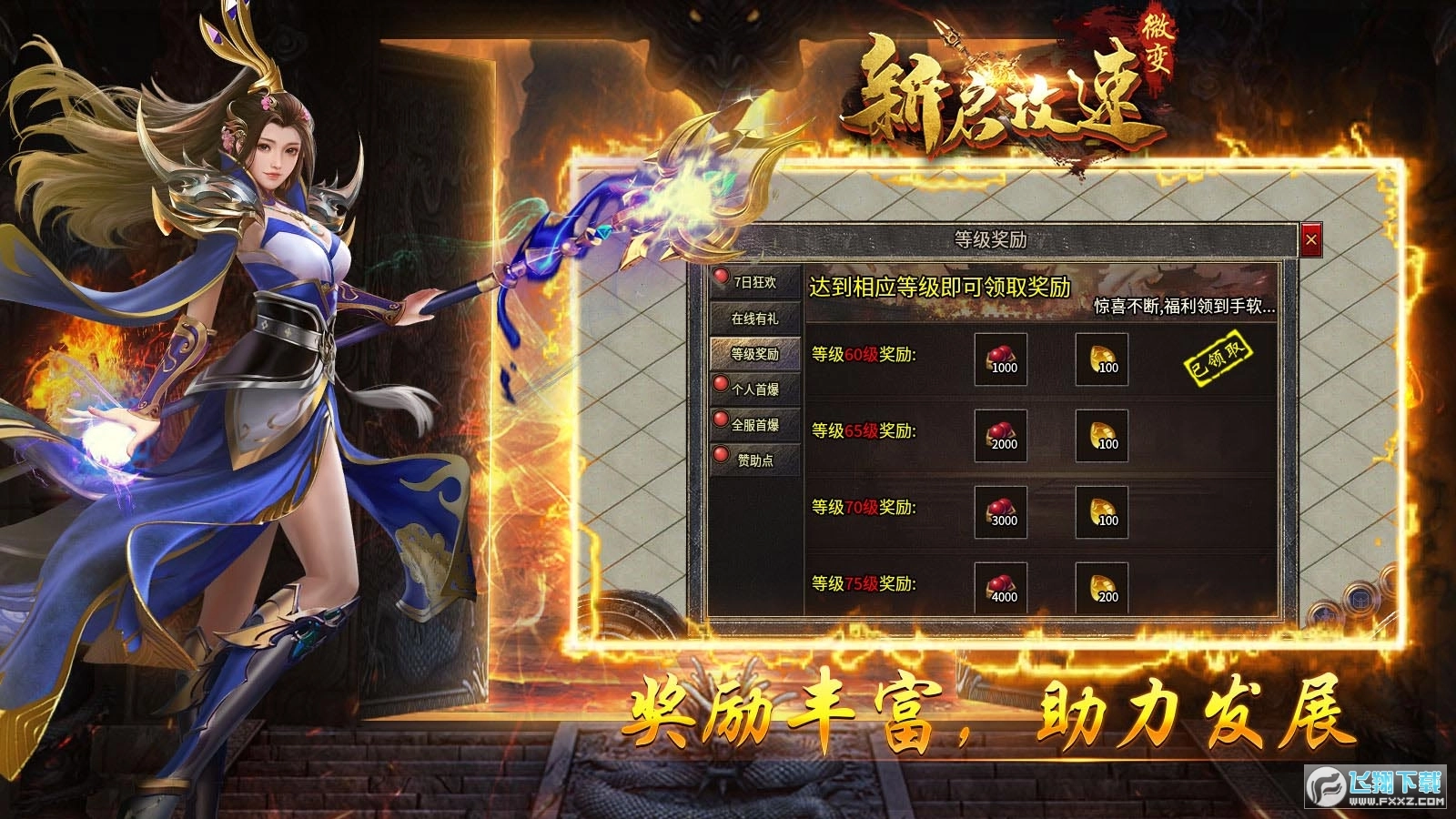Select the gold nugget icon for level 75 reward
The image size is (1456, 819).
(x=1101, y=587)
